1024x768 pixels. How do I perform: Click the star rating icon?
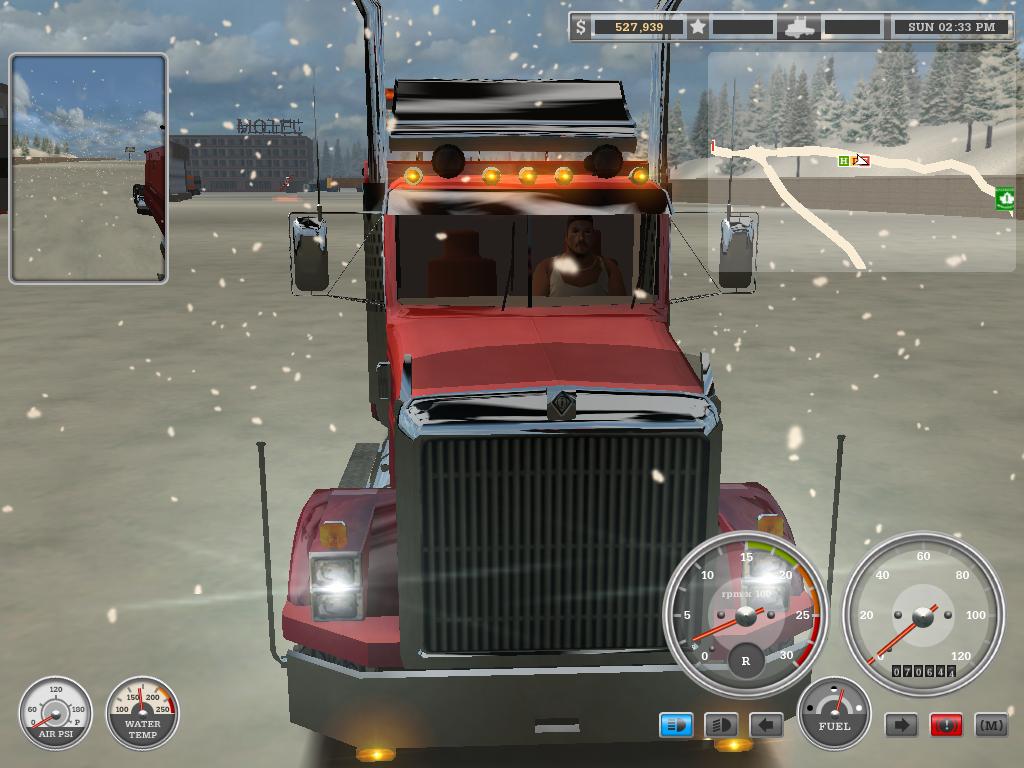pyautogui.click(x=698, y=27)
